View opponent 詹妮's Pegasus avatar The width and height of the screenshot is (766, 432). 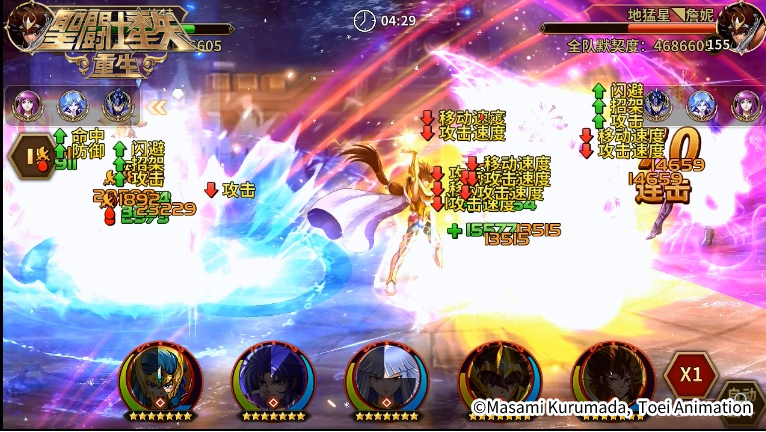[x=741, y=26]
